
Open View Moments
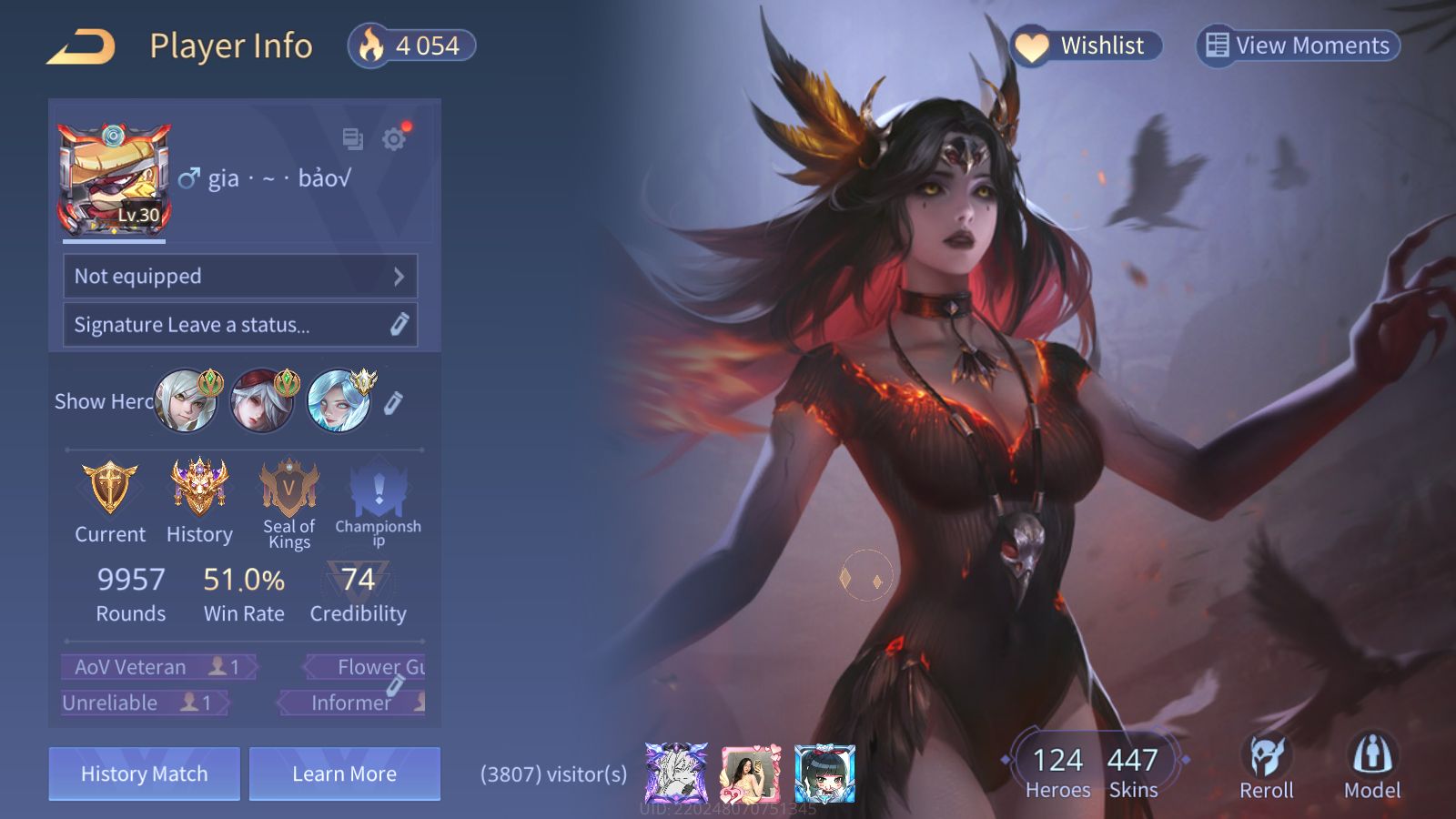pyautogui.click(x=1298, y=45)
